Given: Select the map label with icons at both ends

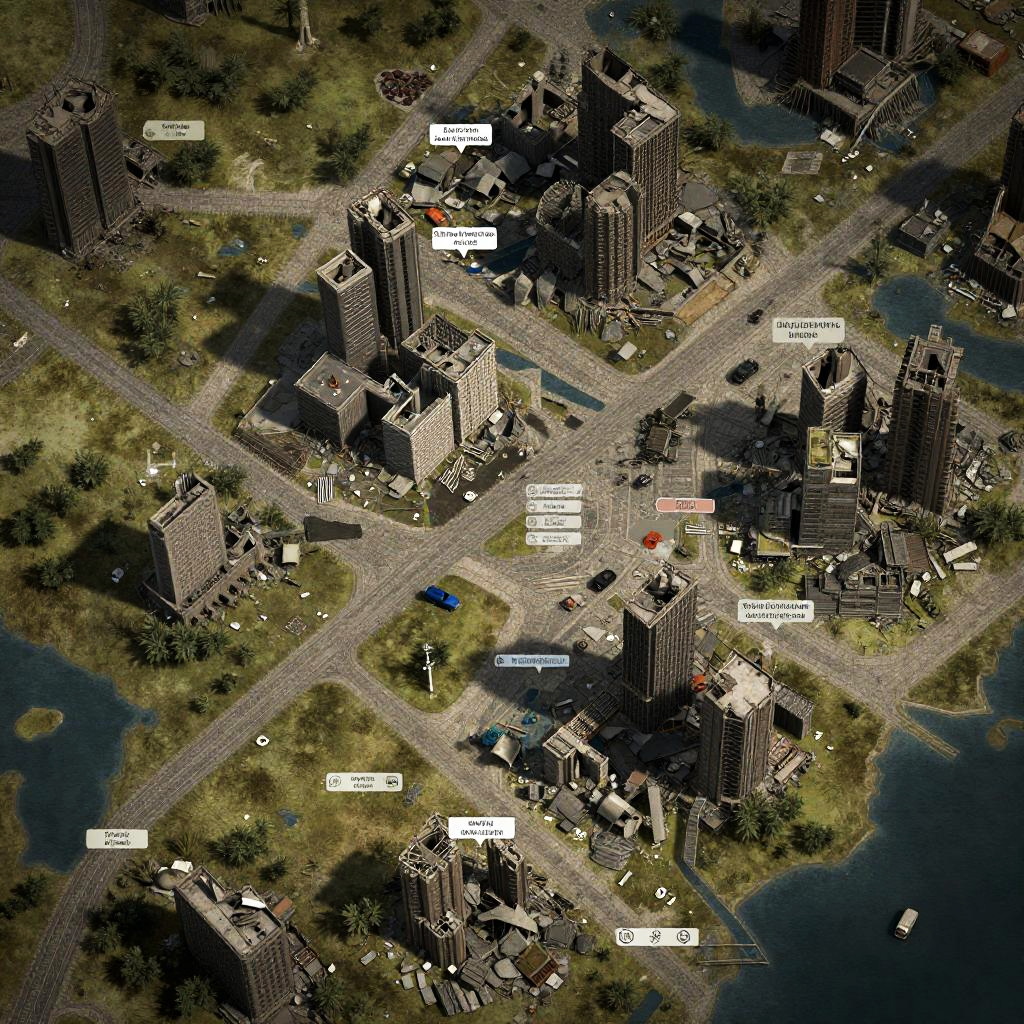Looking at the screenshot, I should 364,782.
